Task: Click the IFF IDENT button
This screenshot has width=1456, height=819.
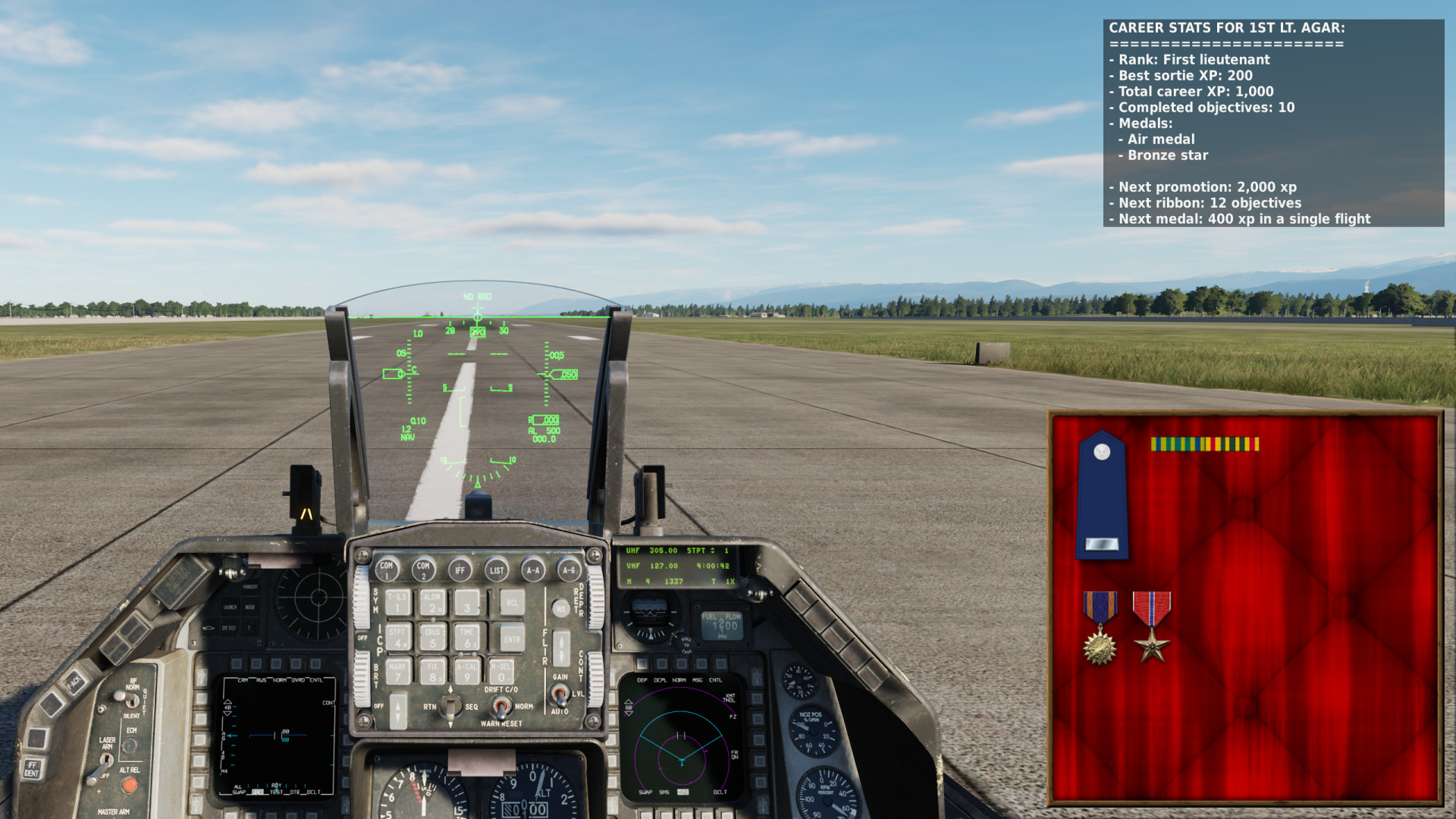Action: (x=32, y=769)
